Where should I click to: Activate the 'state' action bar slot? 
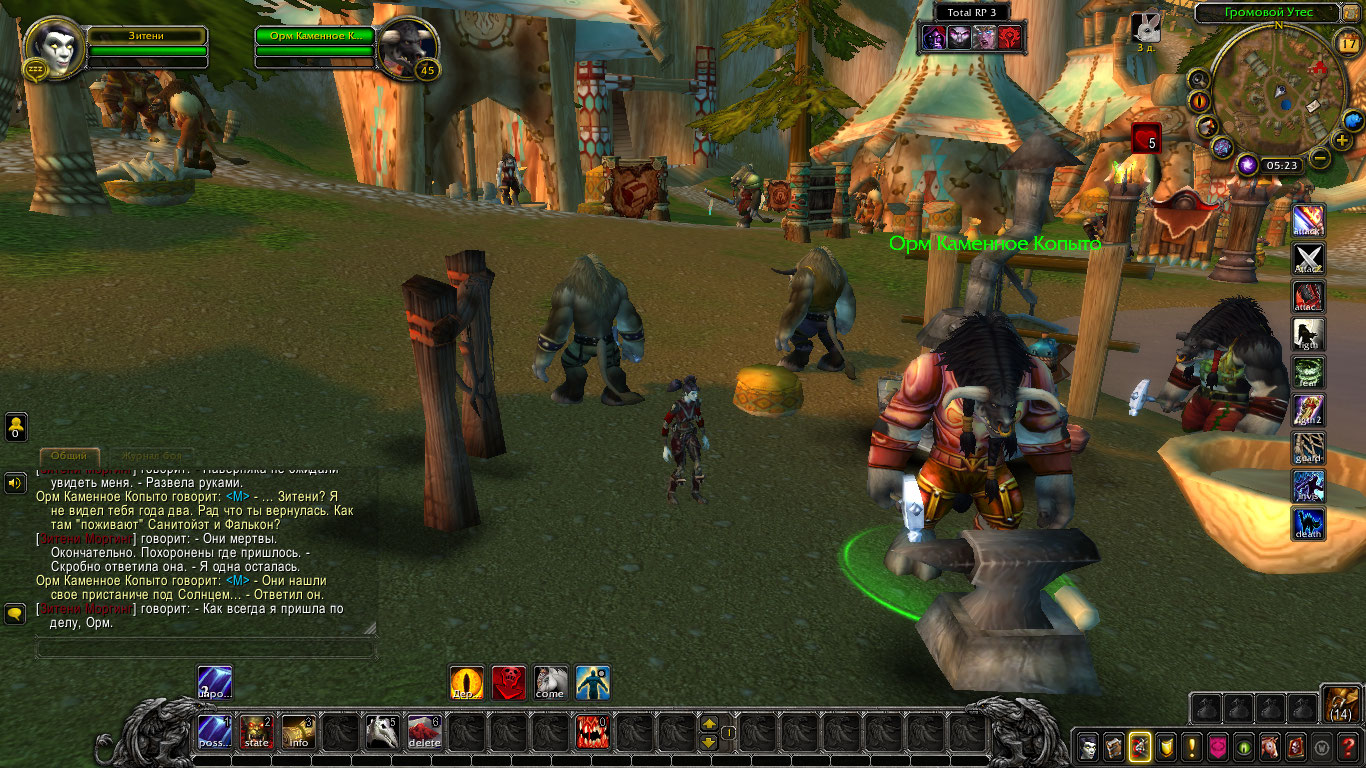click(x=257, y=733)
